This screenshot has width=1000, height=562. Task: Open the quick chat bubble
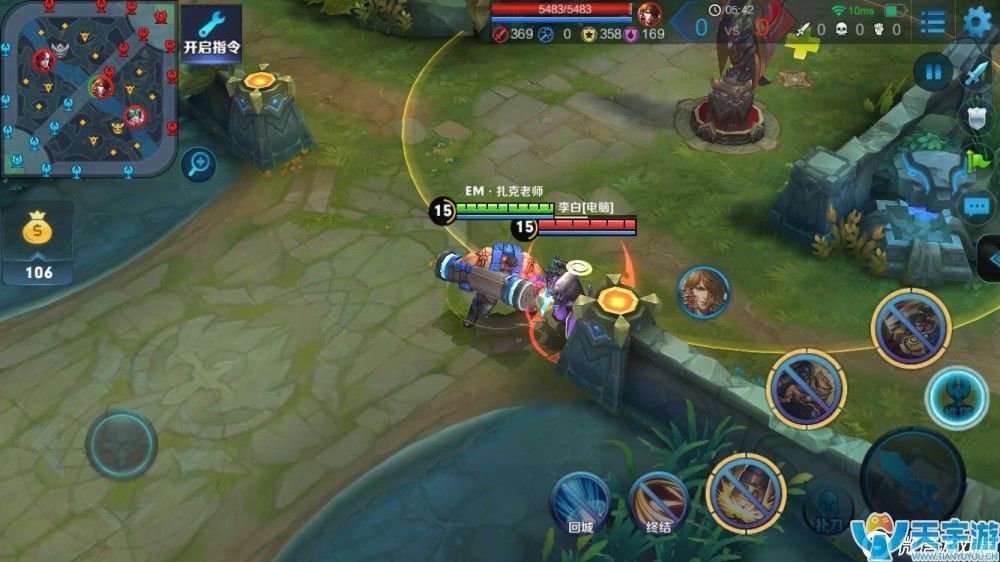pos(975,207)
